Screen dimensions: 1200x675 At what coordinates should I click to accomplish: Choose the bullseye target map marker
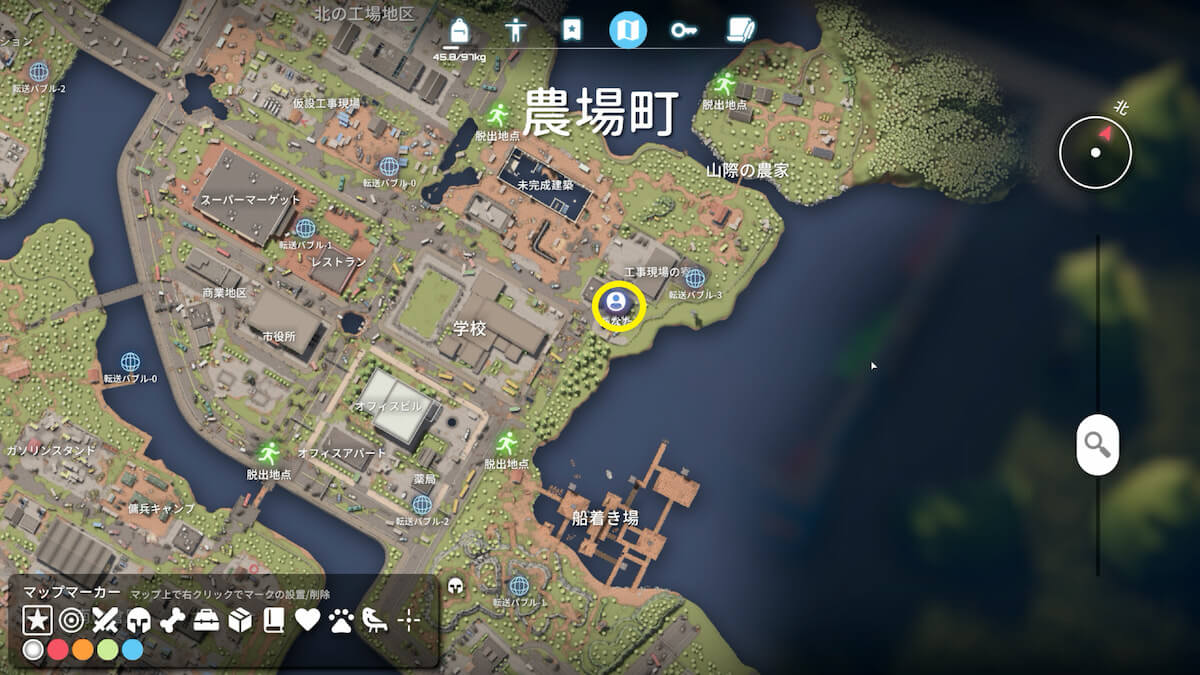pos(71,620)
